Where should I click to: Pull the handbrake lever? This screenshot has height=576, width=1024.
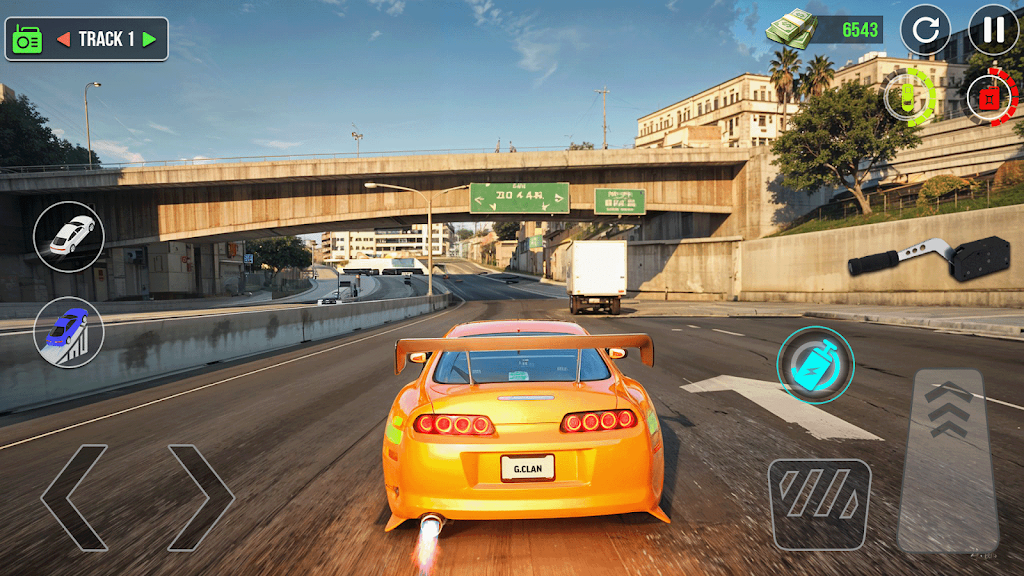coord(915,258)
